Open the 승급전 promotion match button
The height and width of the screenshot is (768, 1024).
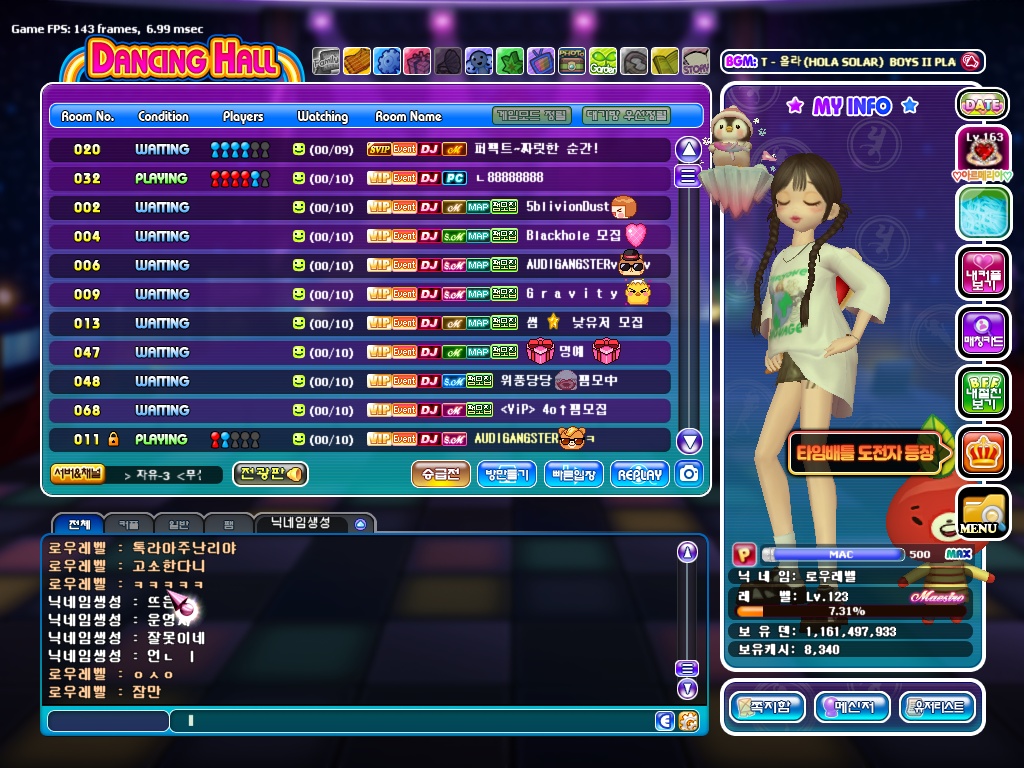[x=440, y=475]
